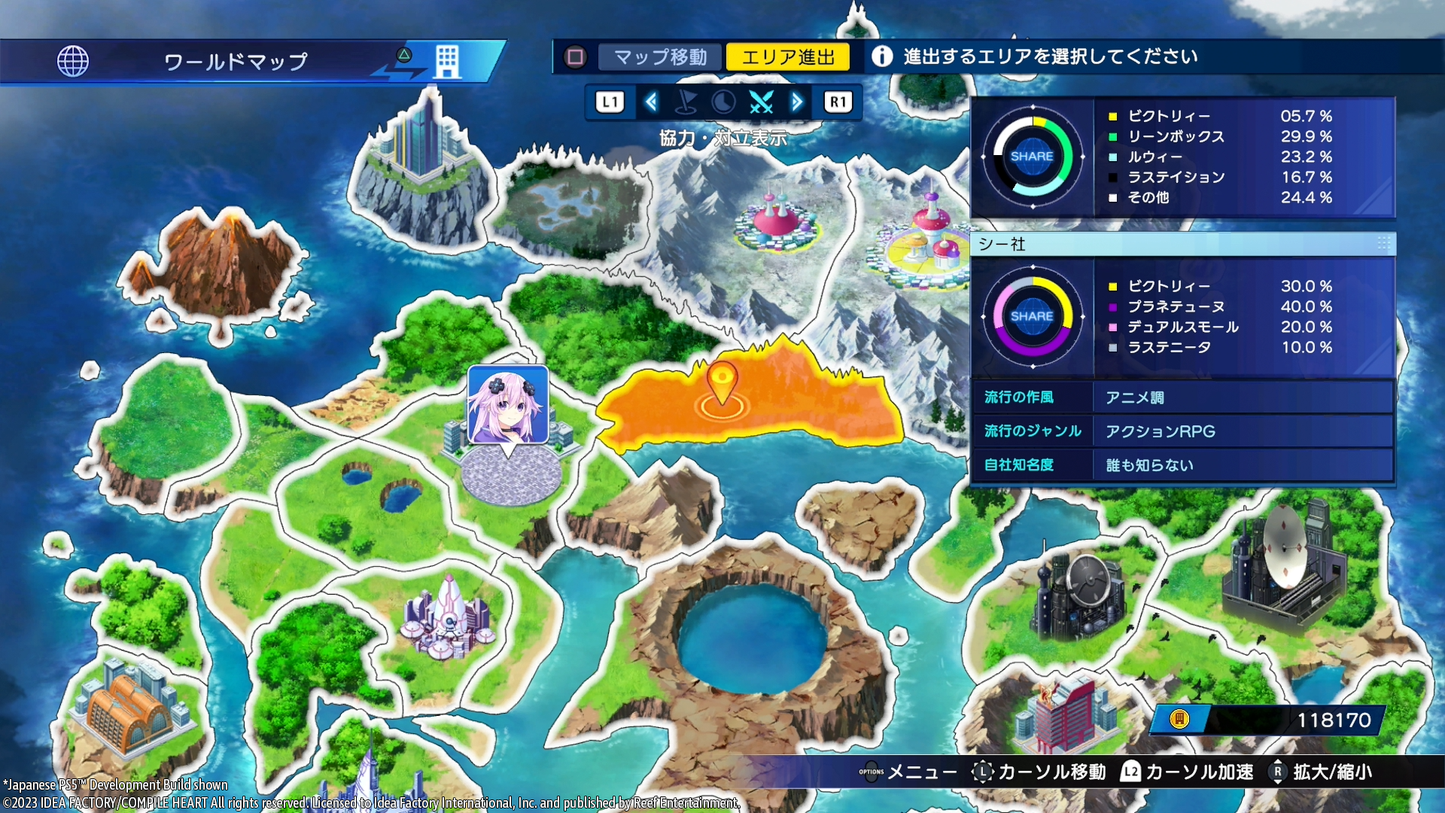Switch to the エリア進出 tab
The width and height of the screenshot is (1445, 813).
click(788, 57)
